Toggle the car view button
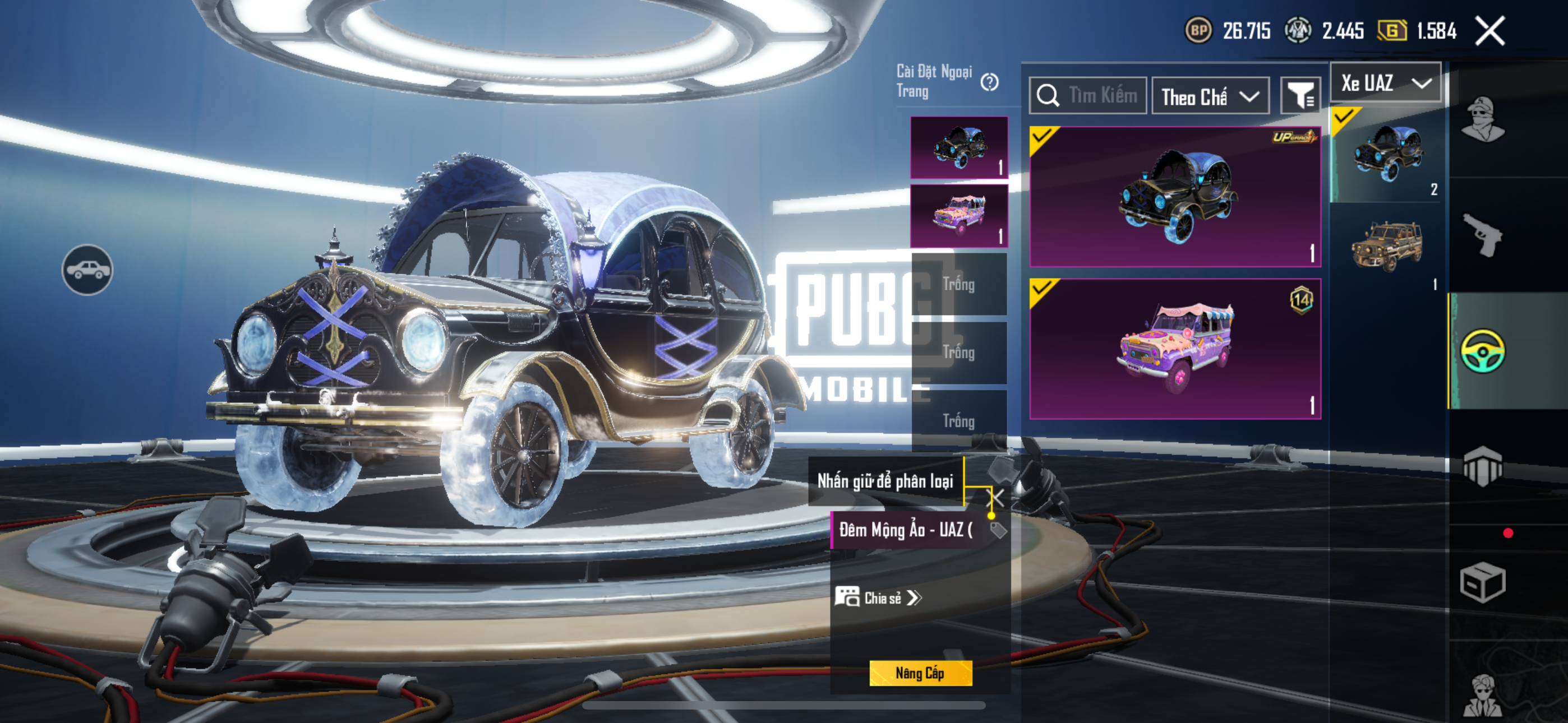The width and height of the screenshot is (1568, 723). (87, 270)
